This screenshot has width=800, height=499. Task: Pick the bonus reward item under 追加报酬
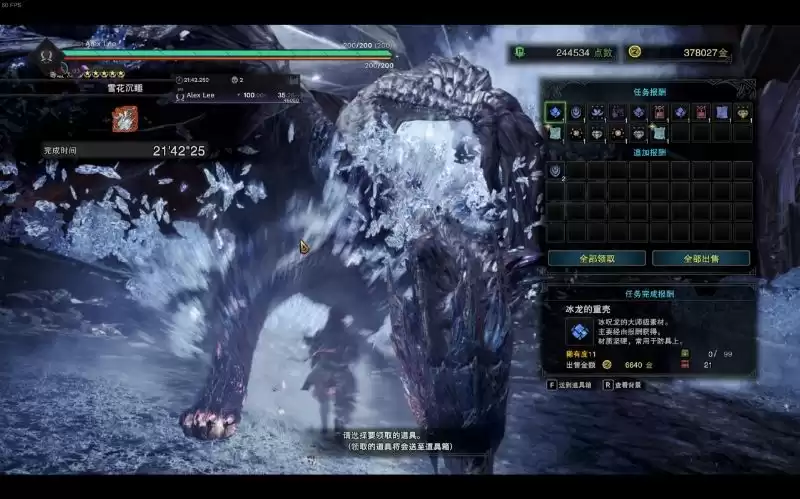[555, 171]
